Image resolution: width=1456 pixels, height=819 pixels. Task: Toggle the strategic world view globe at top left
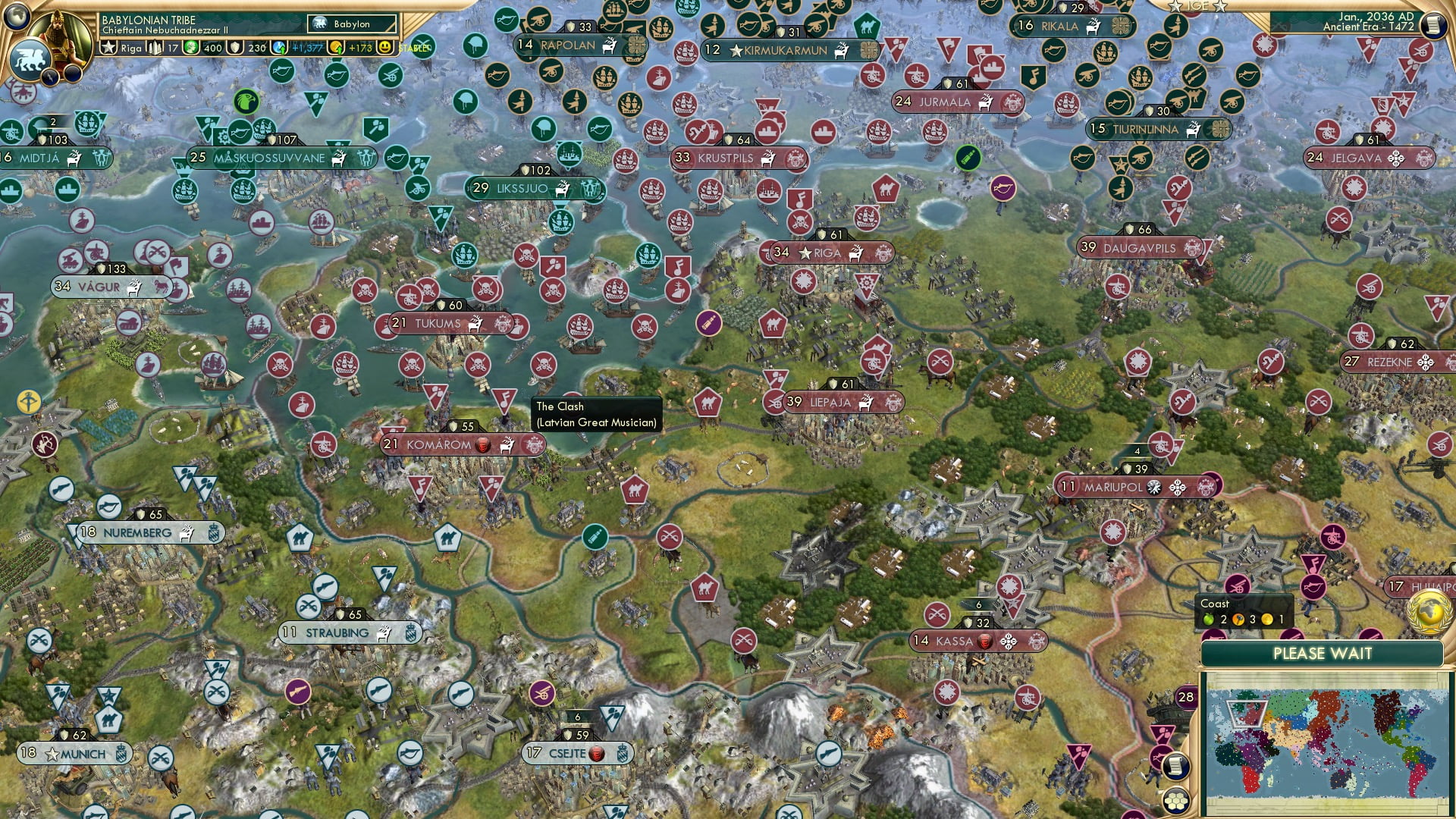click(15, 15)
